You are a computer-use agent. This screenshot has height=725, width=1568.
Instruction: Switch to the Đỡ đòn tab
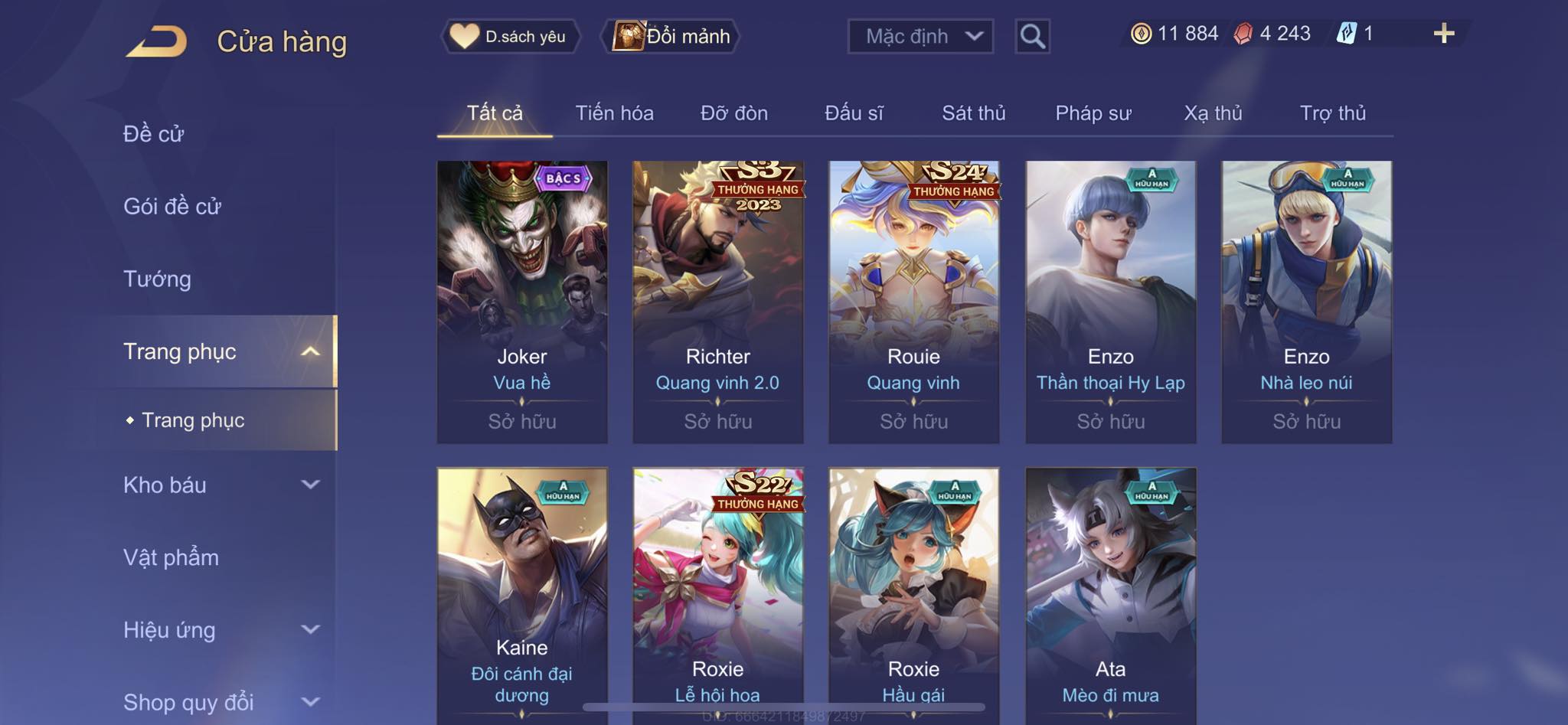(733, 113)
